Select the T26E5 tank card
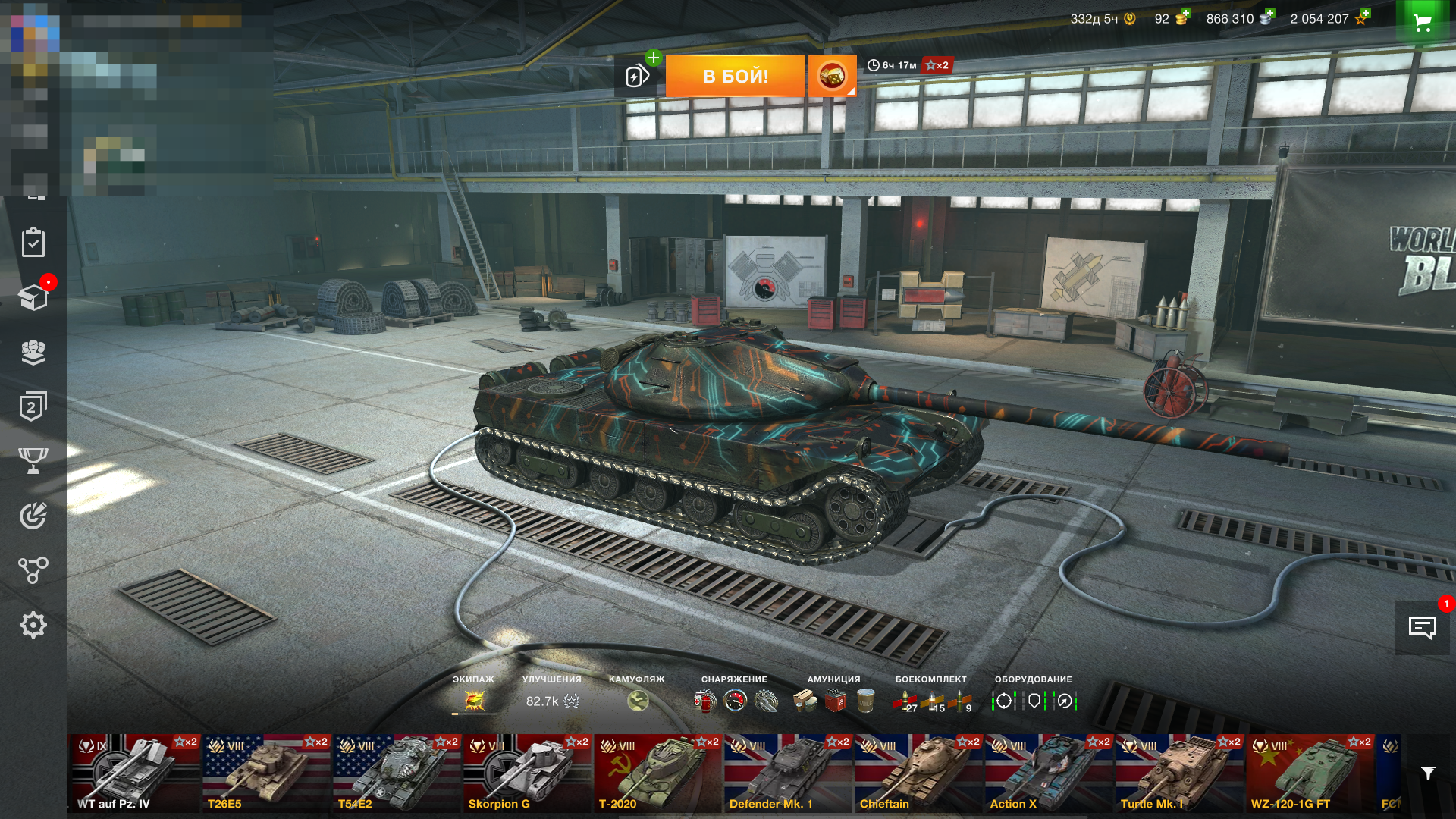This screenshot has height=819, width=1456. pos(265,773)
